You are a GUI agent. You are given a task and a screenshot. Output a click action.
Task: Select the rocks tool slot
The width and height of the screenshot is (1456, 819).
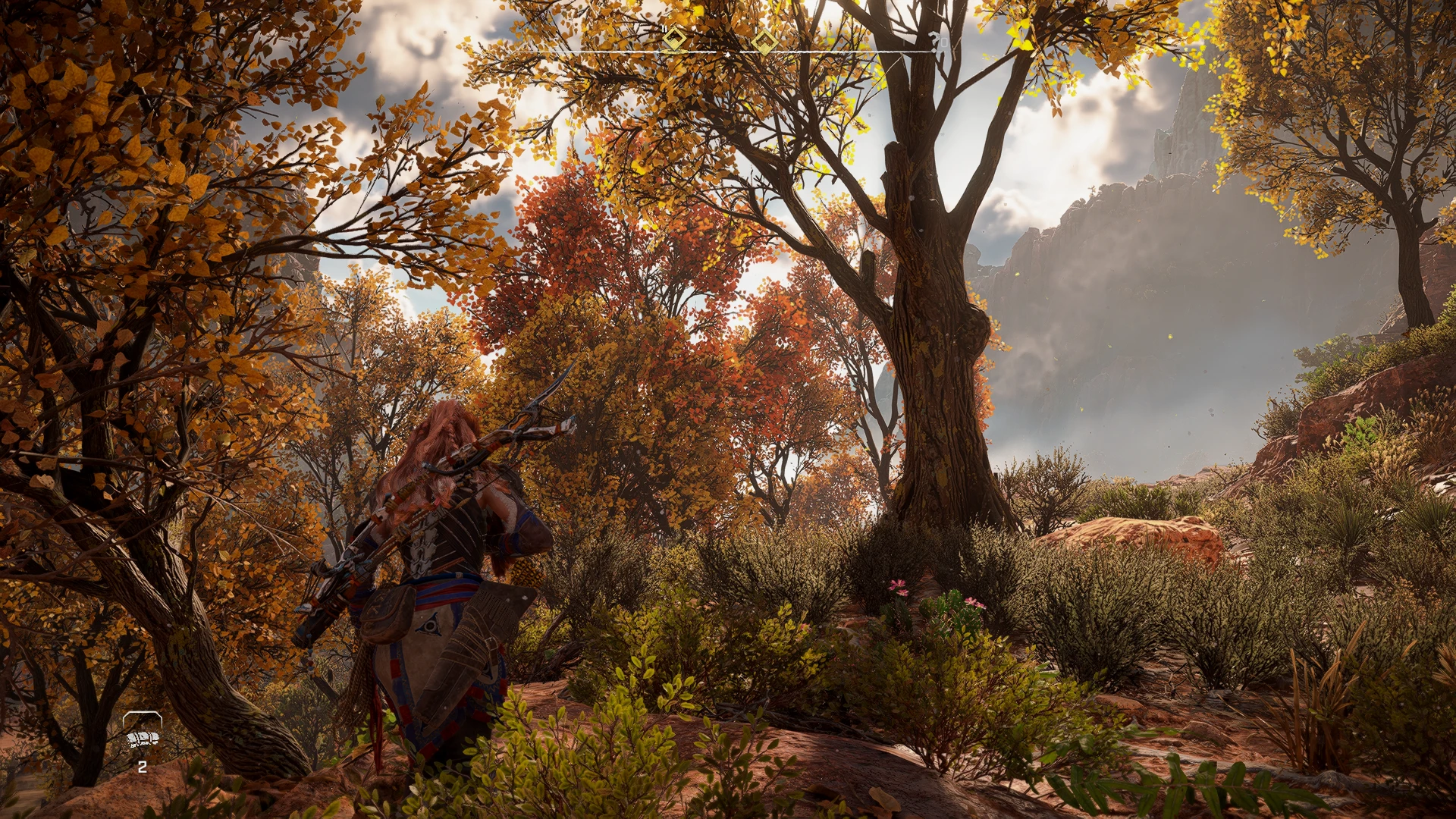click(143, 738)
